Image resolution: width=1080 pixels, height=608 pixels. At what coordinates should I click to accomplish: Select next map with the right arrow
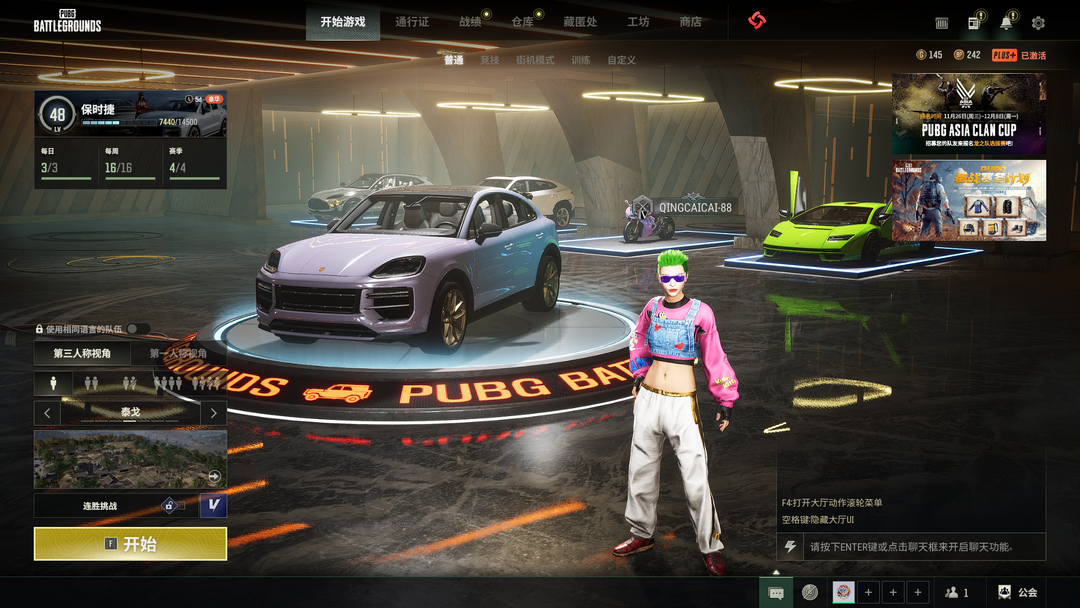(x=213, y=412)
